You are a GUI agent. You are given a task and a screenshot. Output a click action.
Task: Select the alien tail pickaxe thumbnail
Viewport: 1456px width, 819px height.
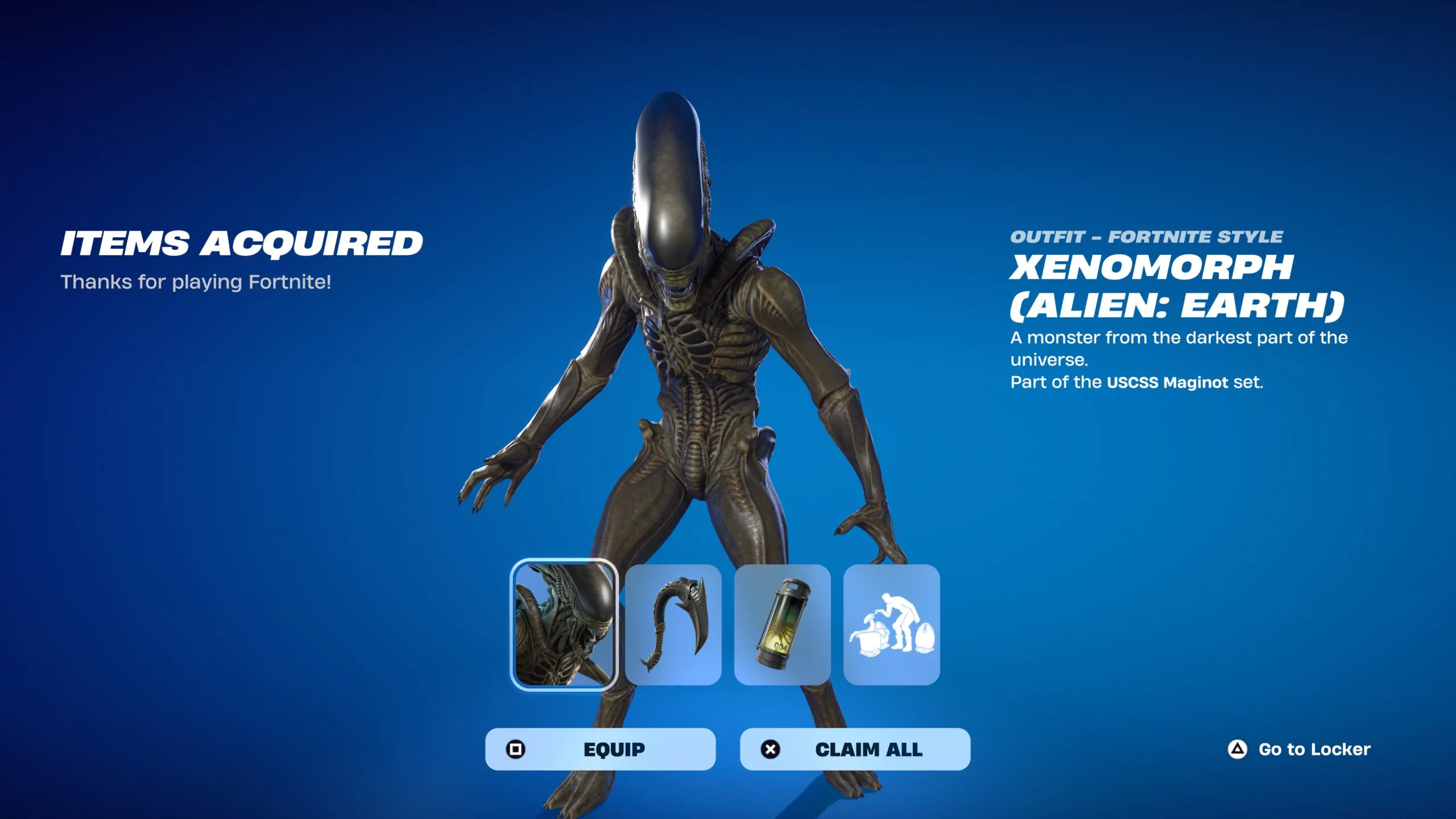tap(673, 624)
